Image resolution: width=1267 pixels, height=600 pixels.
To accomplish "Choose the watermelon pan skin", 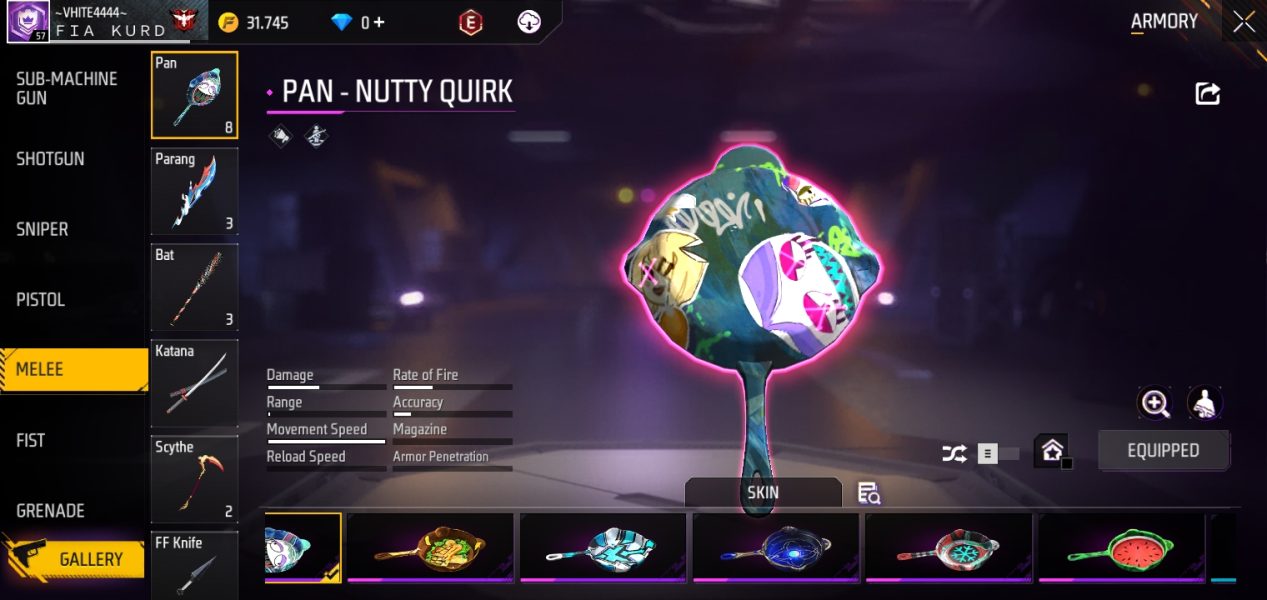I will (x=1121, y=548).
